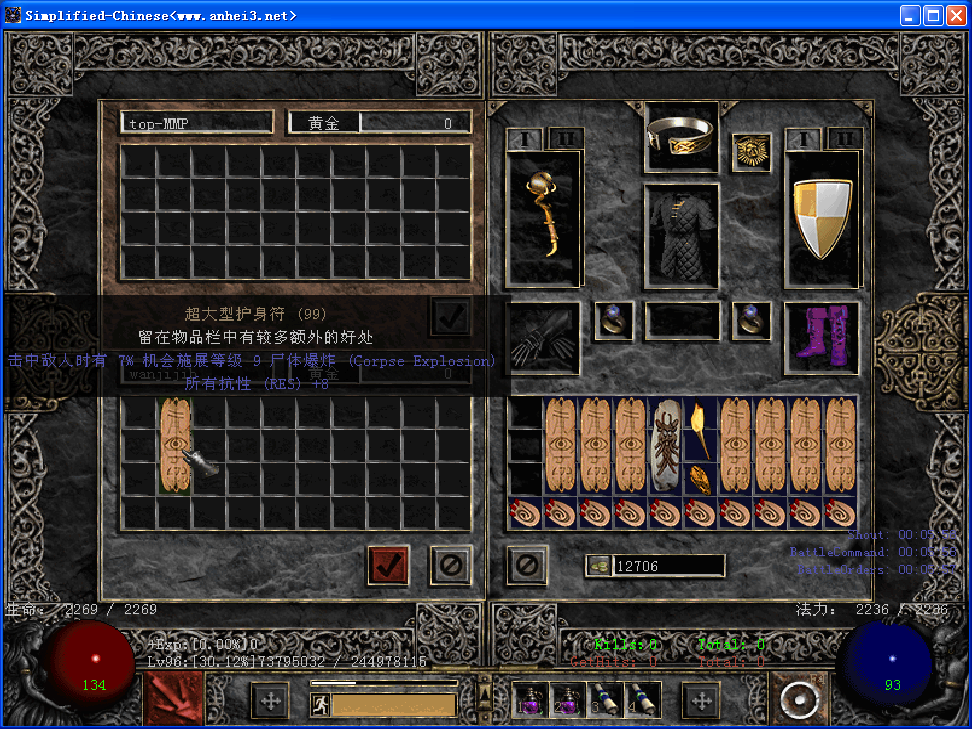Viewport: 972px width, 729px height.
Task: Cancel trade using button beside red checkmark
Action: (450, 565)
